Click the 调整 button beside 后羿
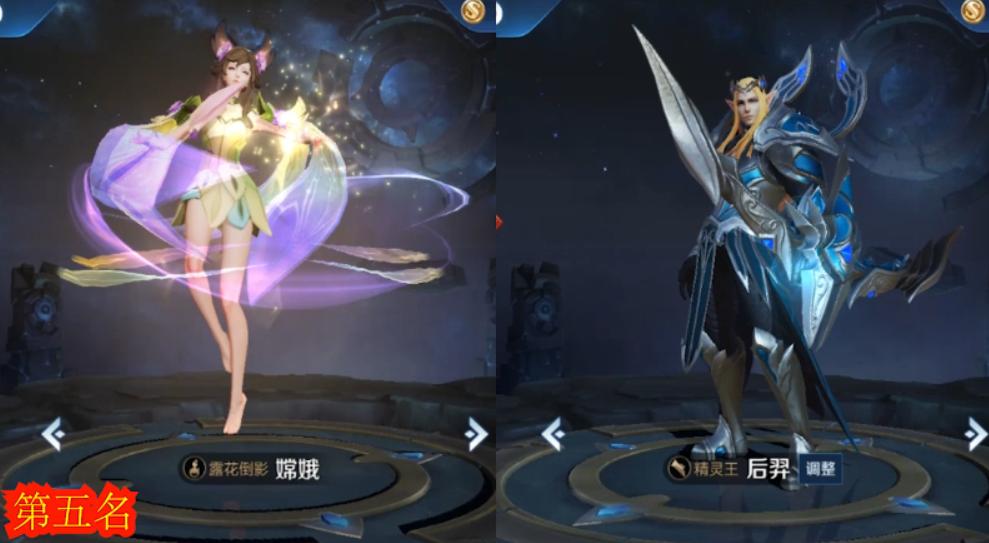989x543 pixels. pos(820,468)
